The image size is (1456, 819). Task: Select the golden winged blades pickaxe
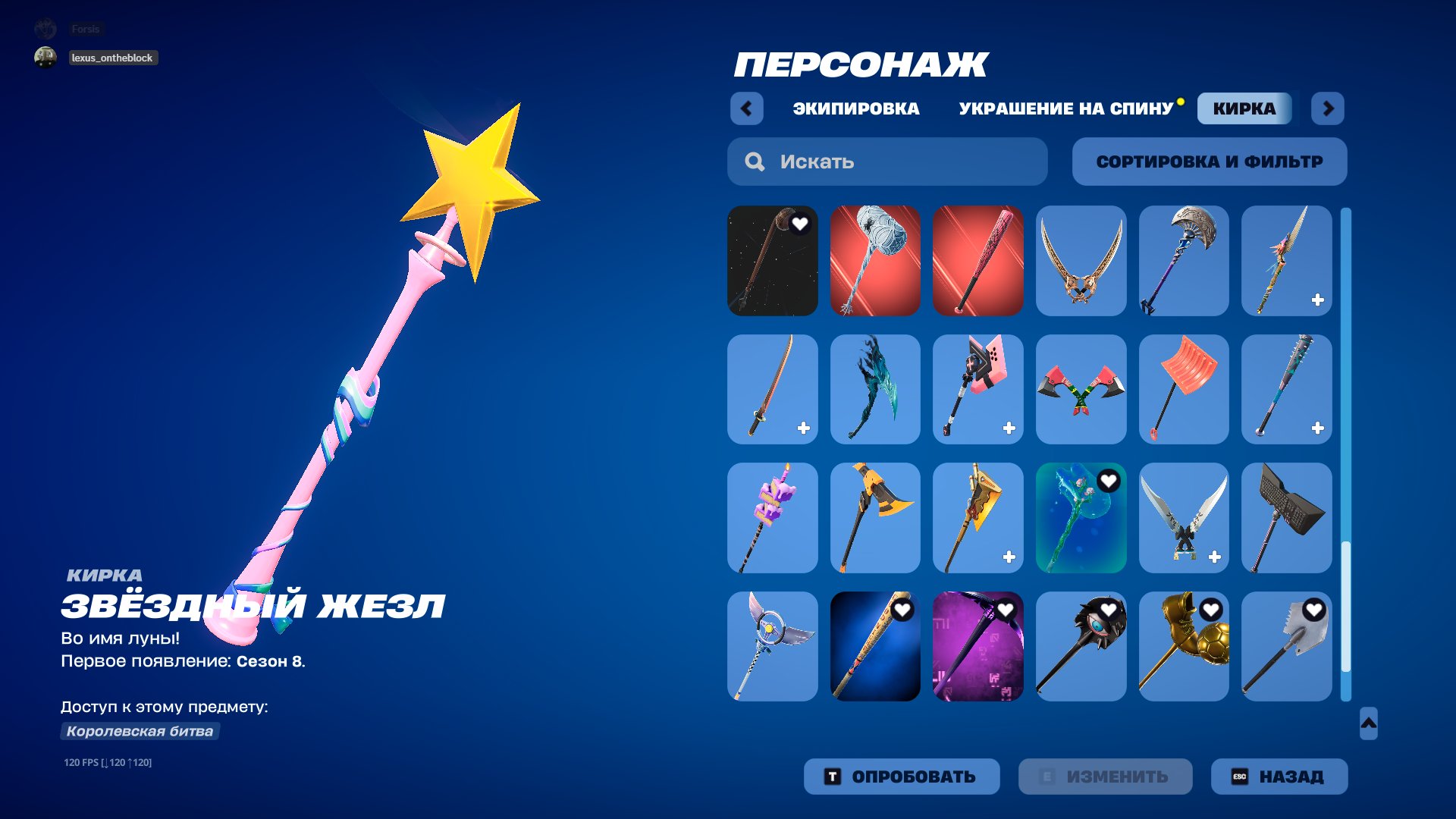(1081, 260)
